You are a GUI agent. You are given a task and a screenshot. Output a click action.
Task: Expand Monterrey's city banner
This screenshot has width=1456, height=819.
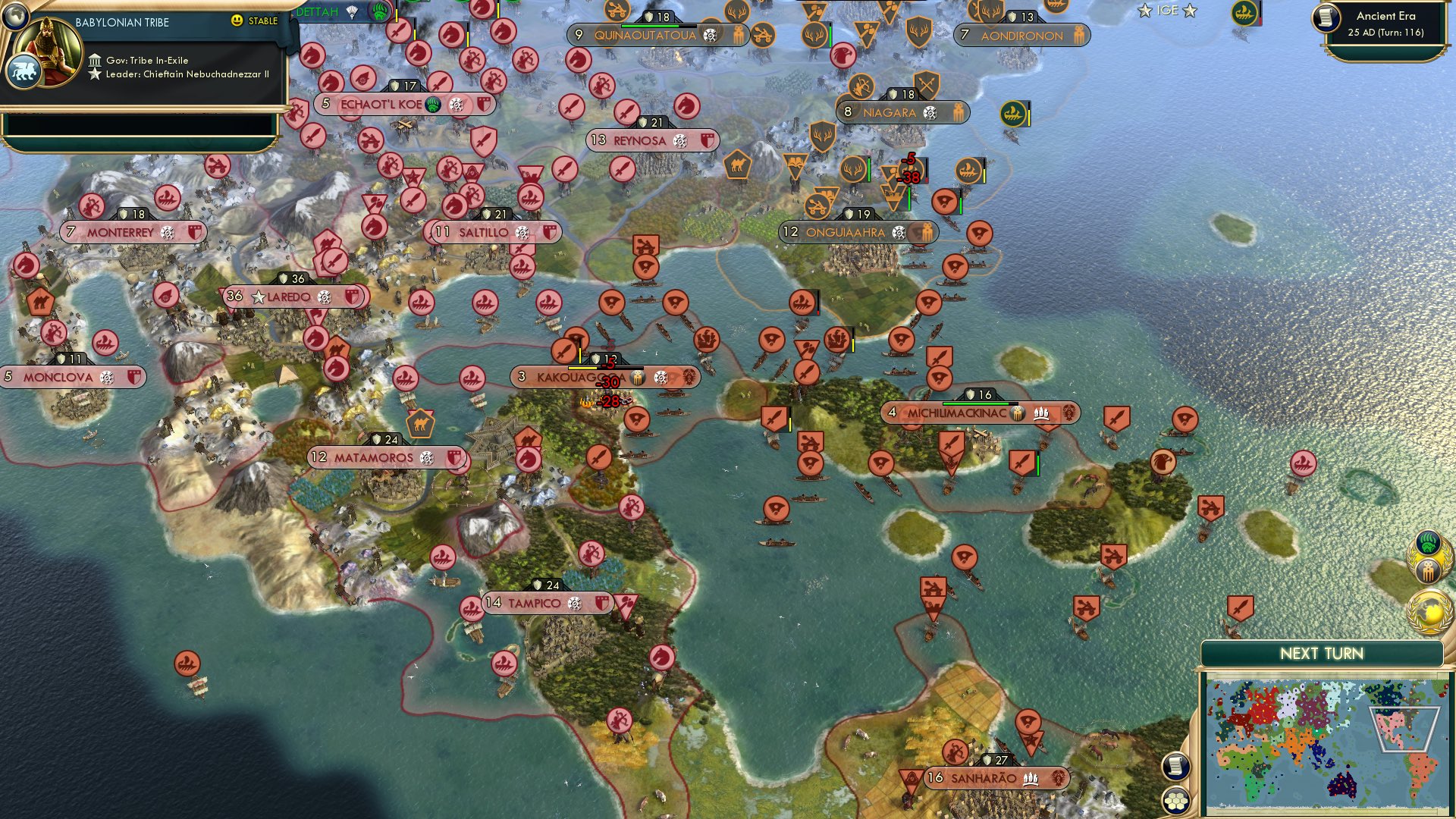tap(120, 232)
